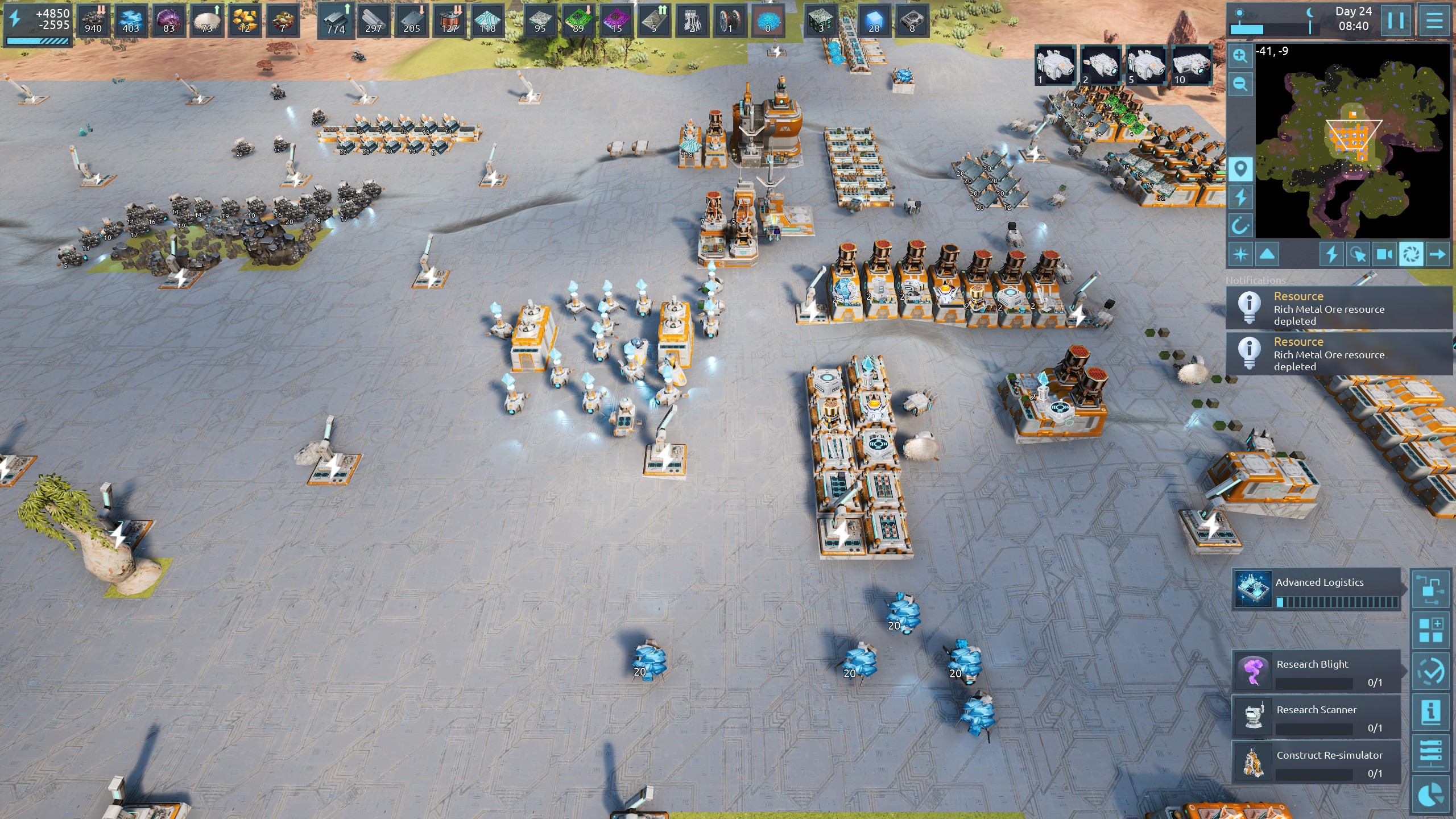Select the drone group numbered 2
Image resolution: width=1456 pixels, height=819 pixels.
1101,65
